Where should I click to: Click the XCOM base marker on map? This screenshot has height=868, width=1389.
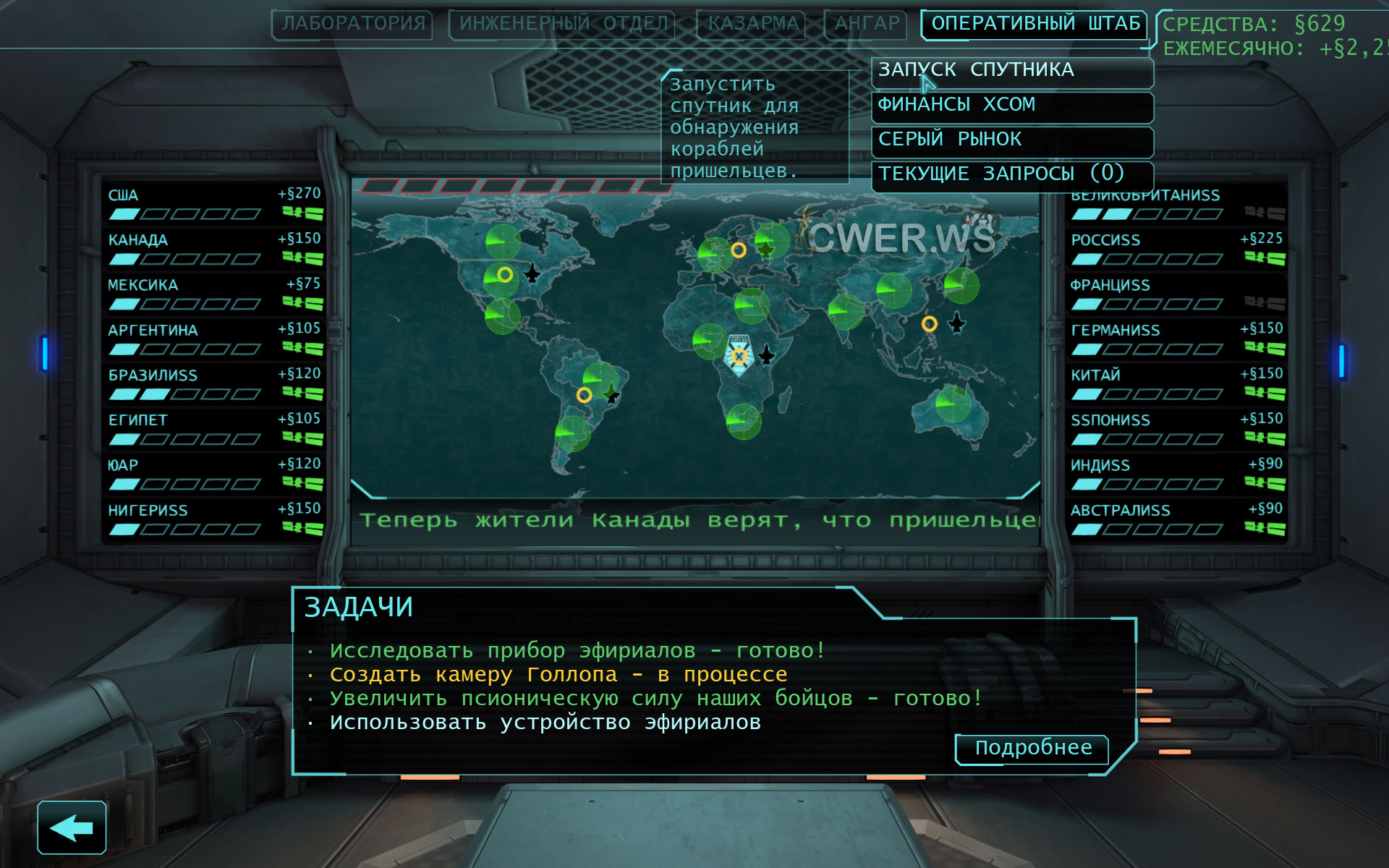coord(739,356)
